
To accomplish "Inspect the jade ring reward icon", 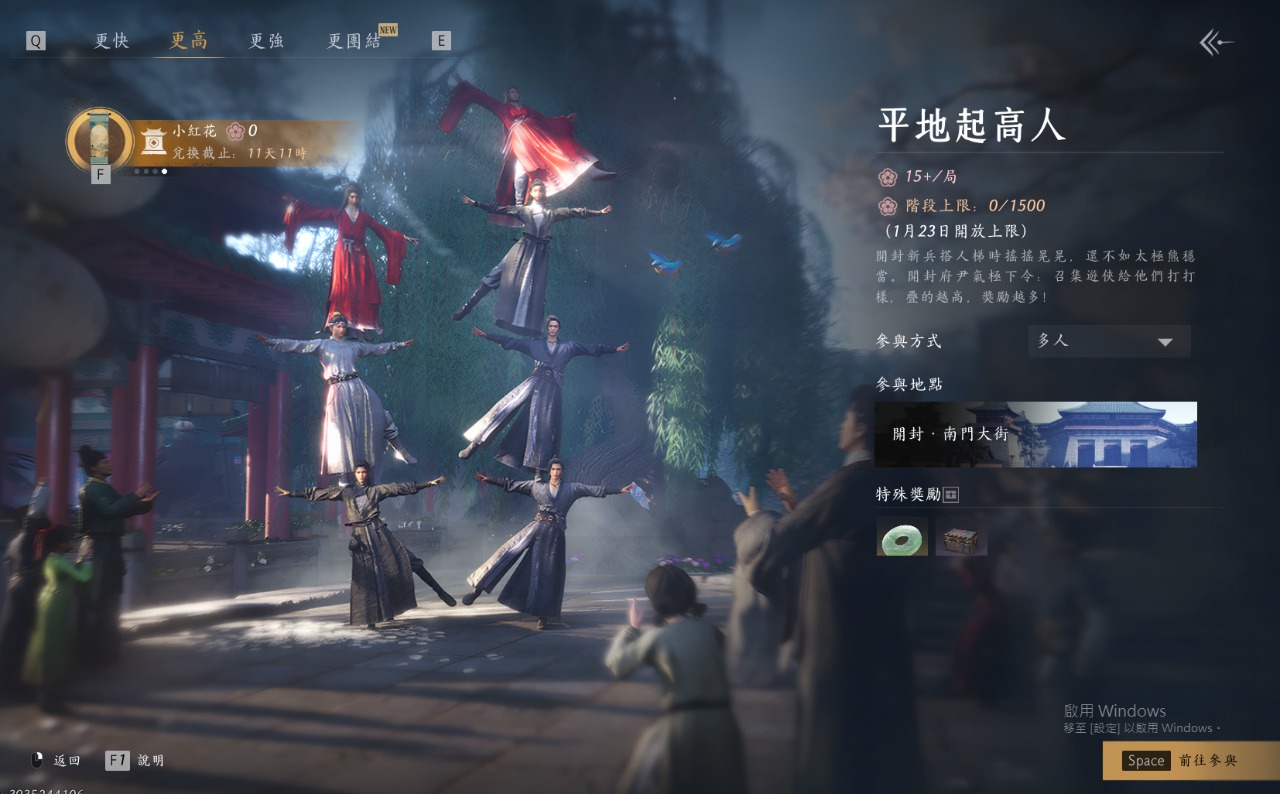I will pos(902,536).
